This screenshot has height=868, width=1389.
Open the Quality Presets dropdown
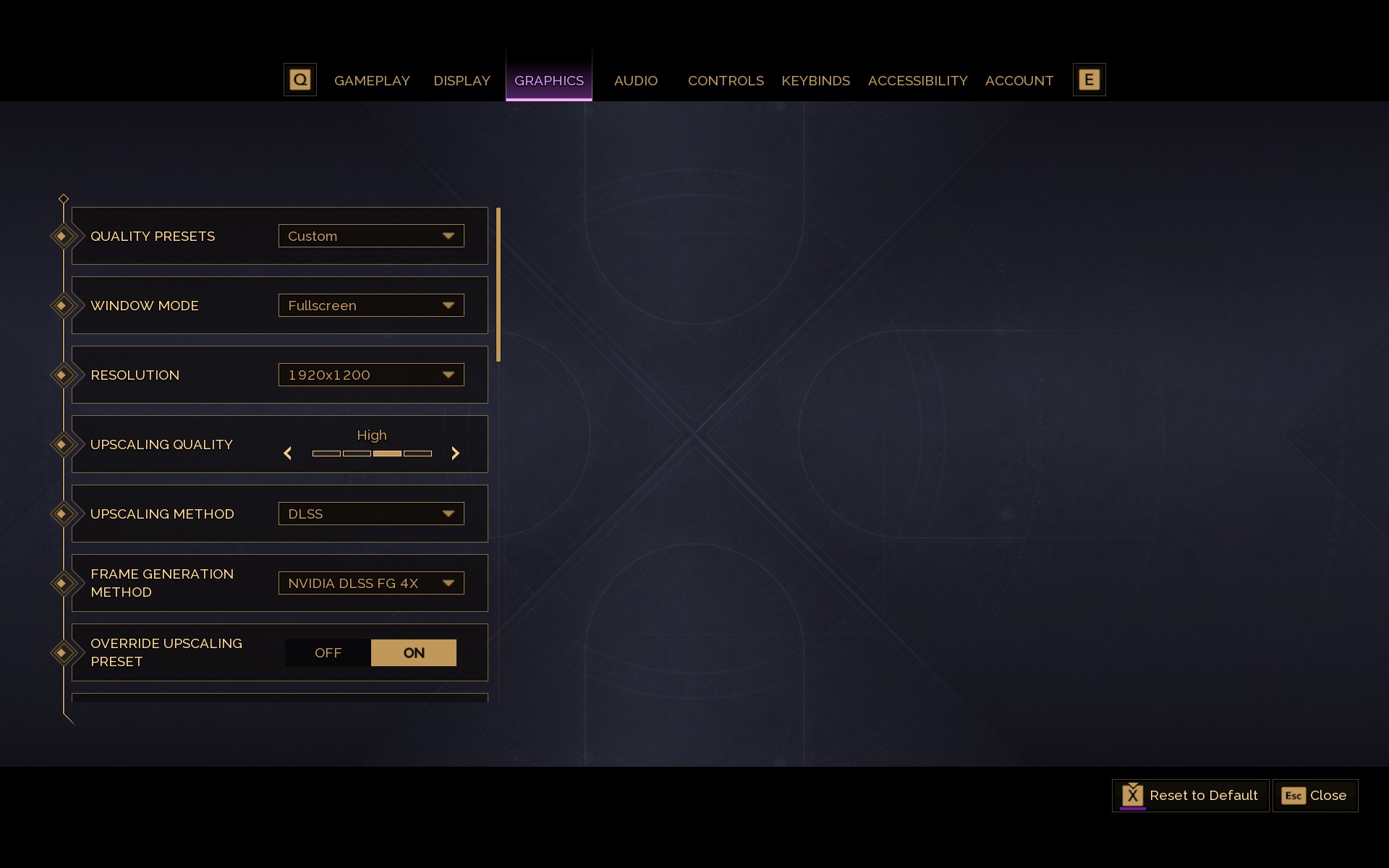click(x=371, y=236)
